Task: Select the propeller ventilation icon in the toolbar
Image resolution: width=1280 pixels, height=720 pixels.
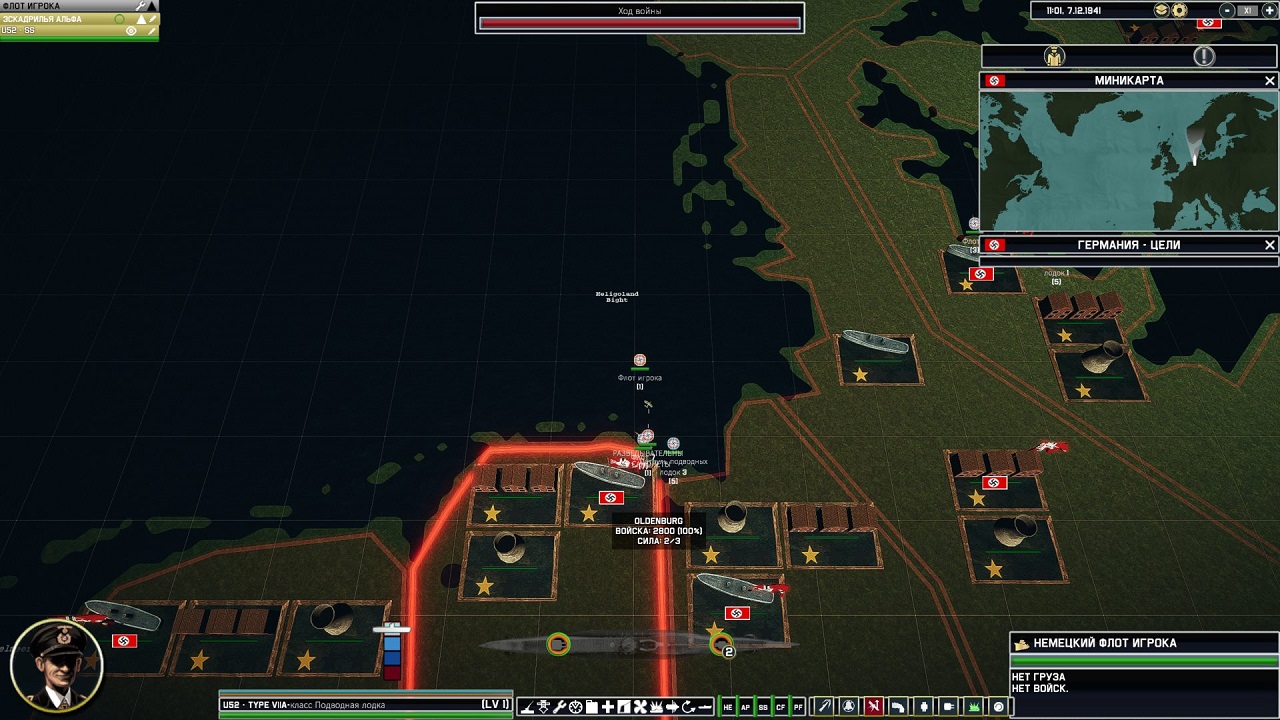Action: (x=640, y=706)
